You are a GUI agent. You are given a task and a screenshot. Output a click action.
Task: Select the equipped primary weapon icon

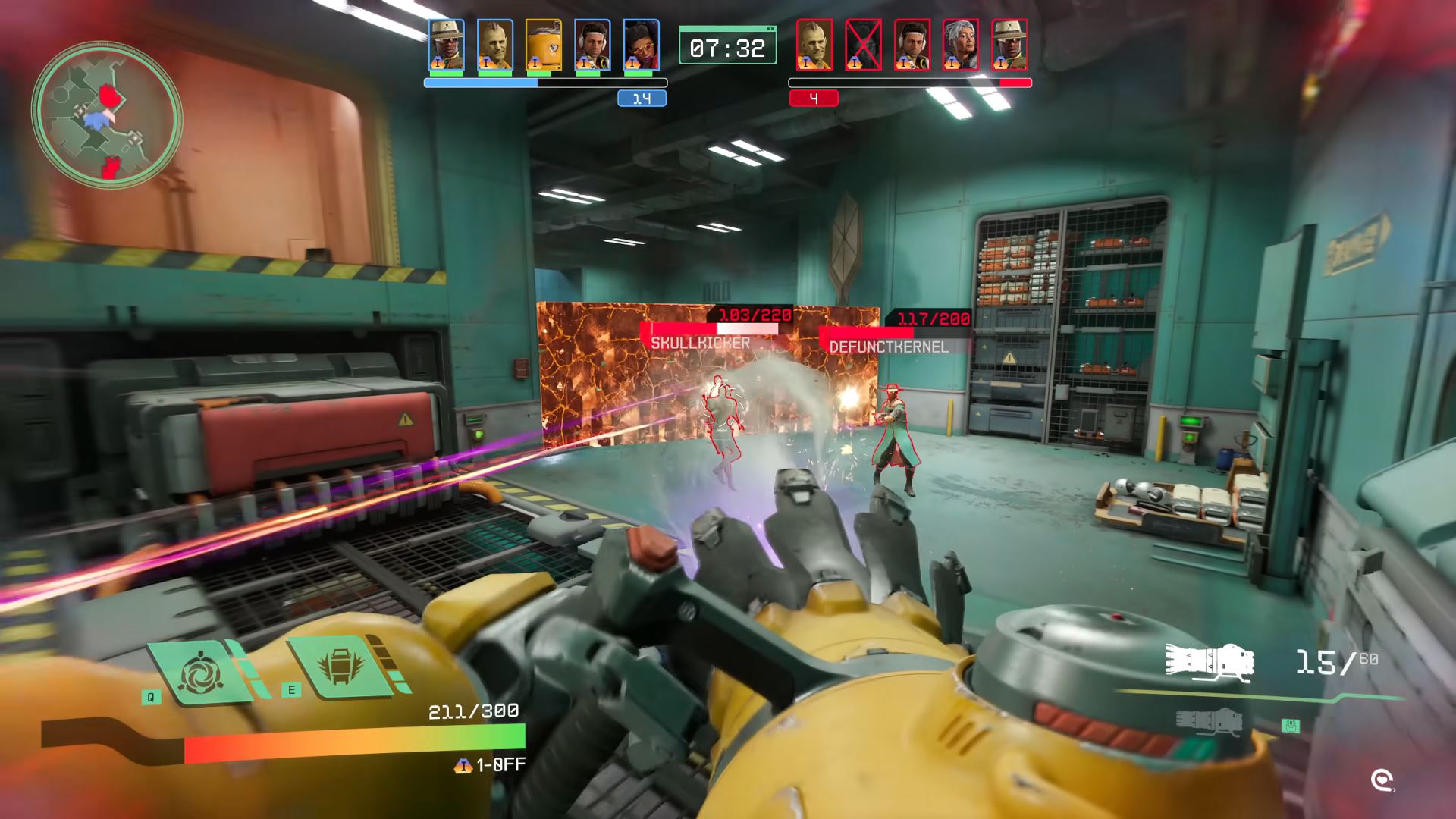coord(1209,663)
